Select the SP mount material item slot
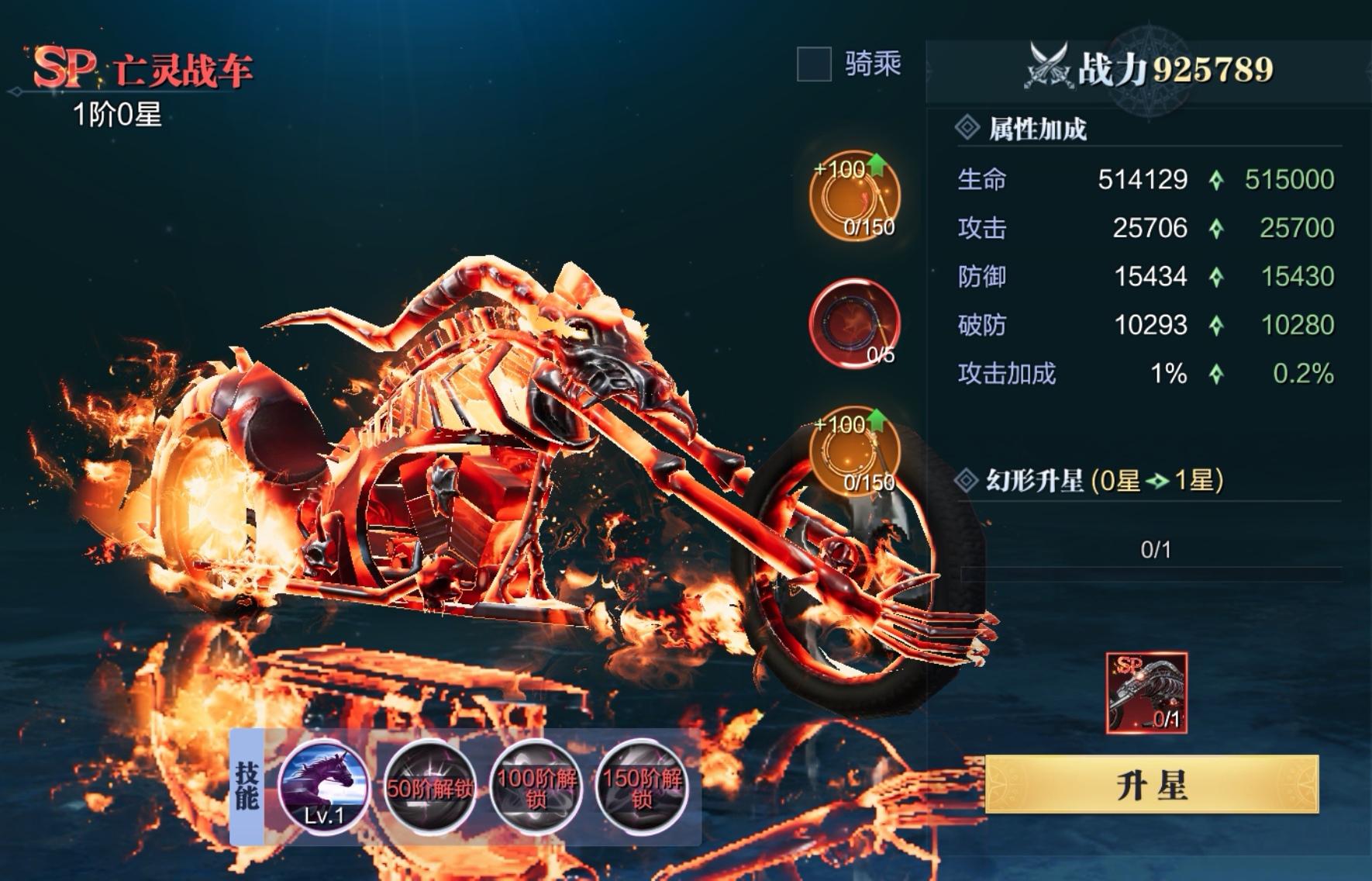Viewport: 1372px width, 881px height. click(1146, 693)
